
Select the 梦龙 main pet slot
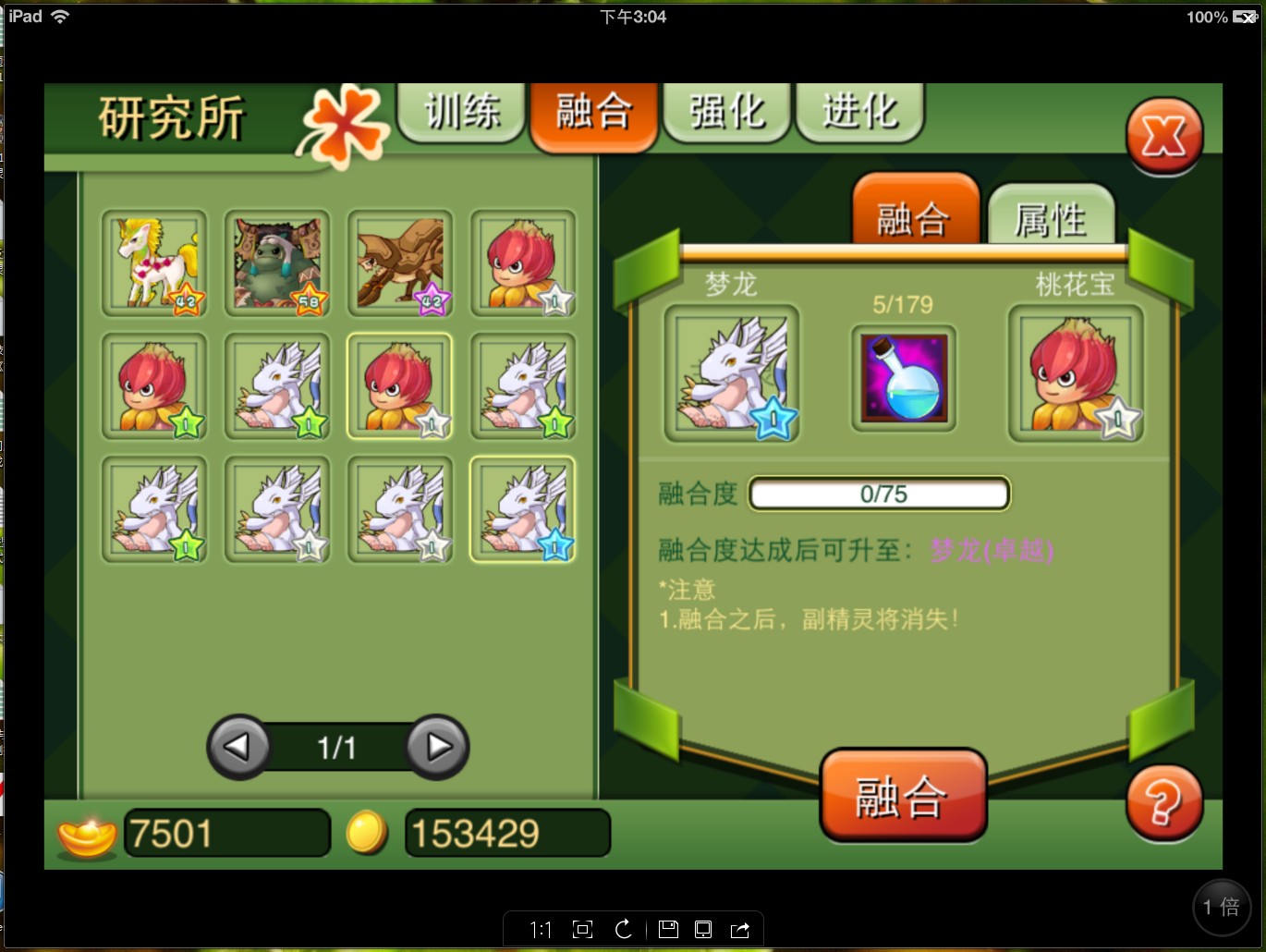click(732, 373)
